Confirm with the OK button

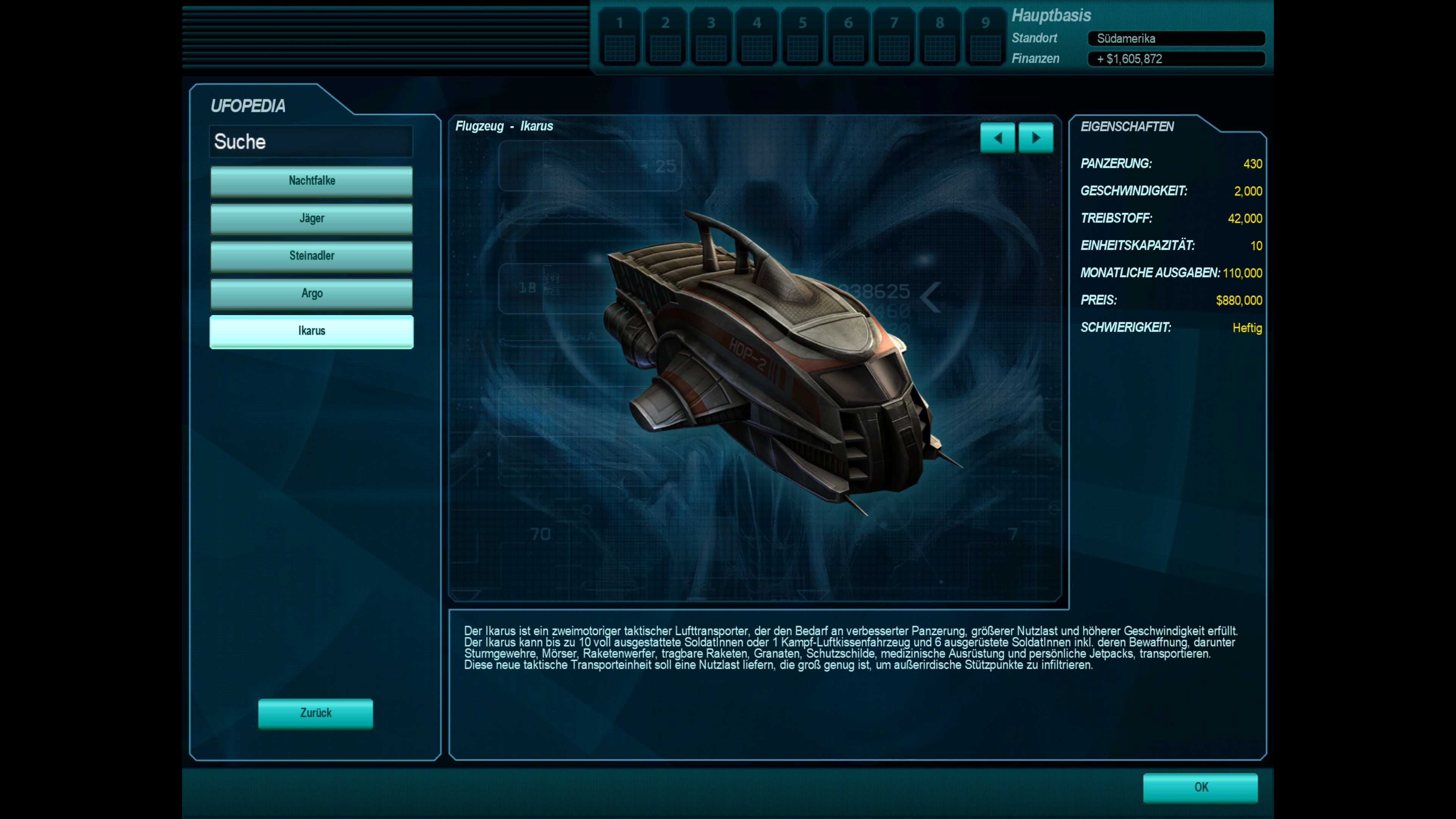[1200, 788]
